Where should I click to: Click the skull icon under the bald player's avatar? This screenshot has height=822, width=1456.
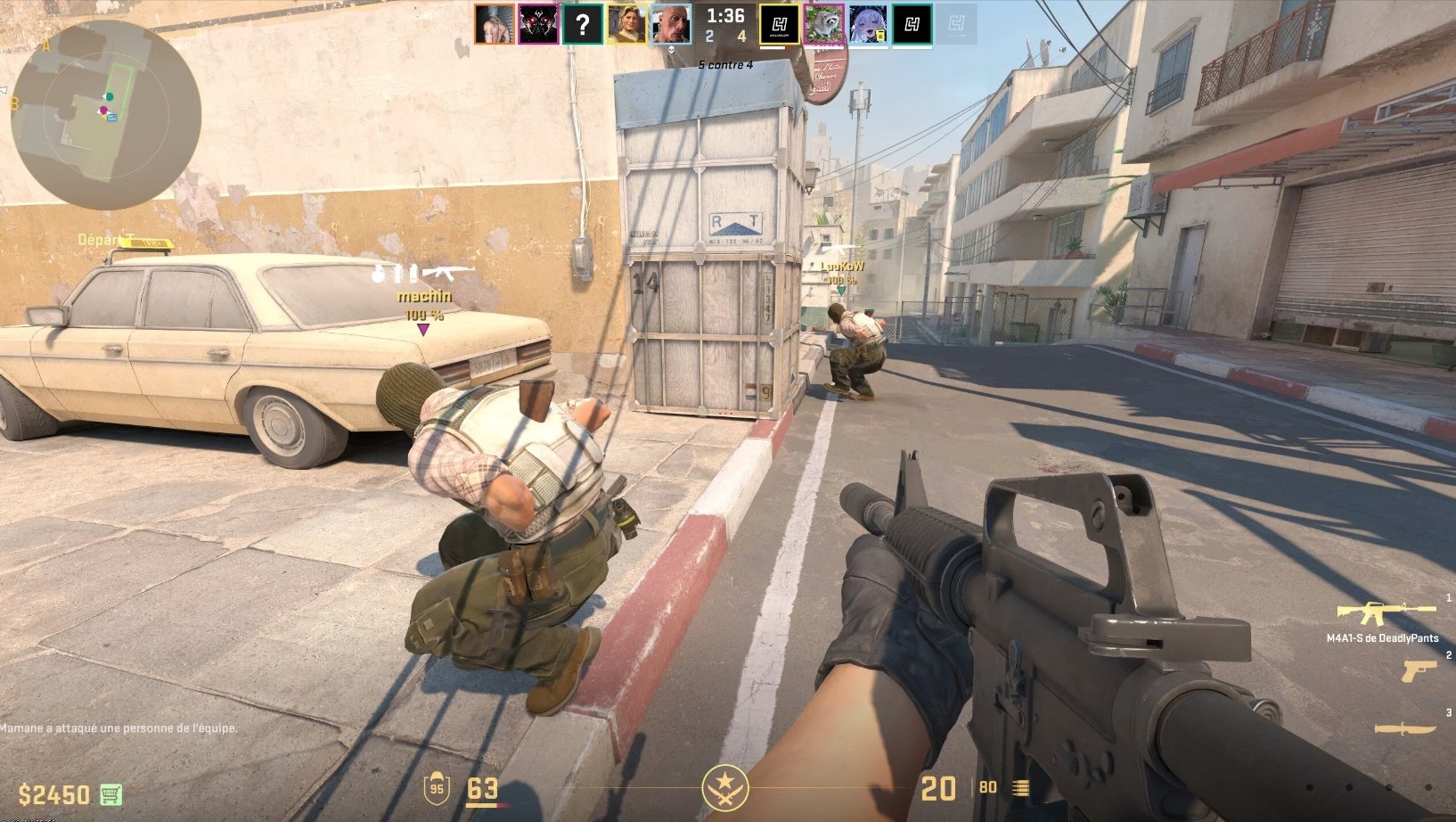coord(674,50)
